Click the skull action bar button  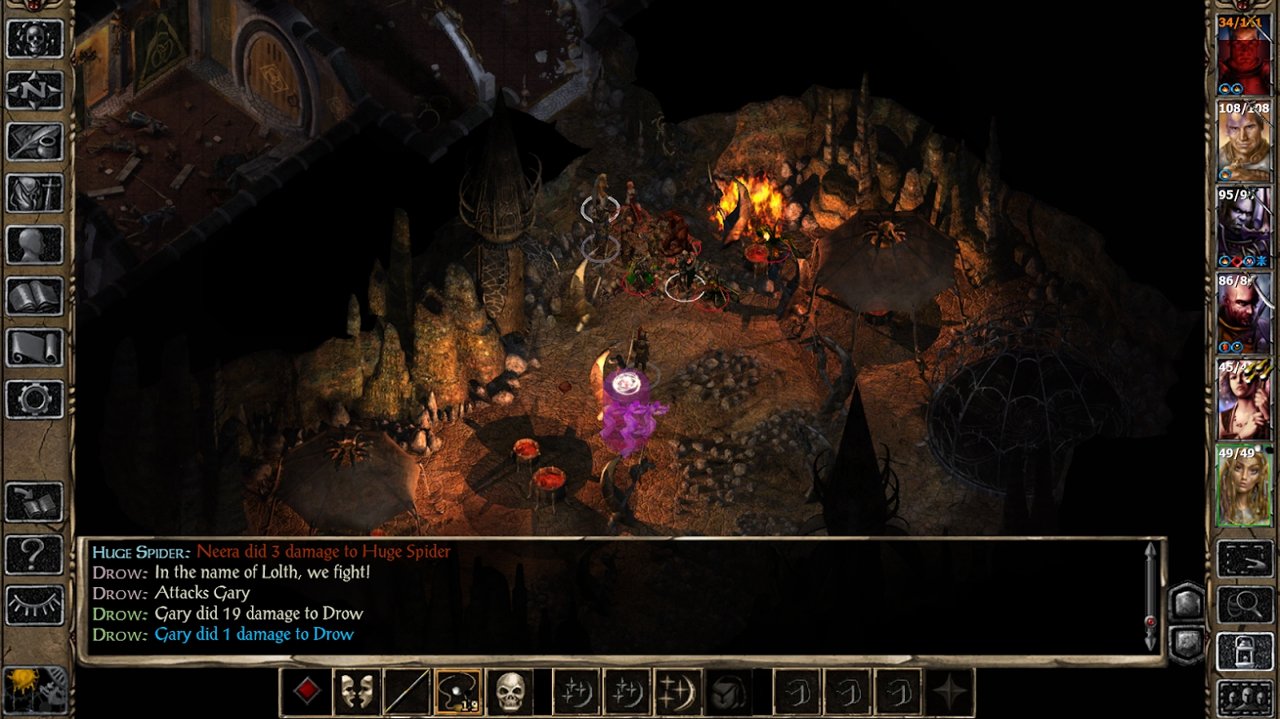510,691
